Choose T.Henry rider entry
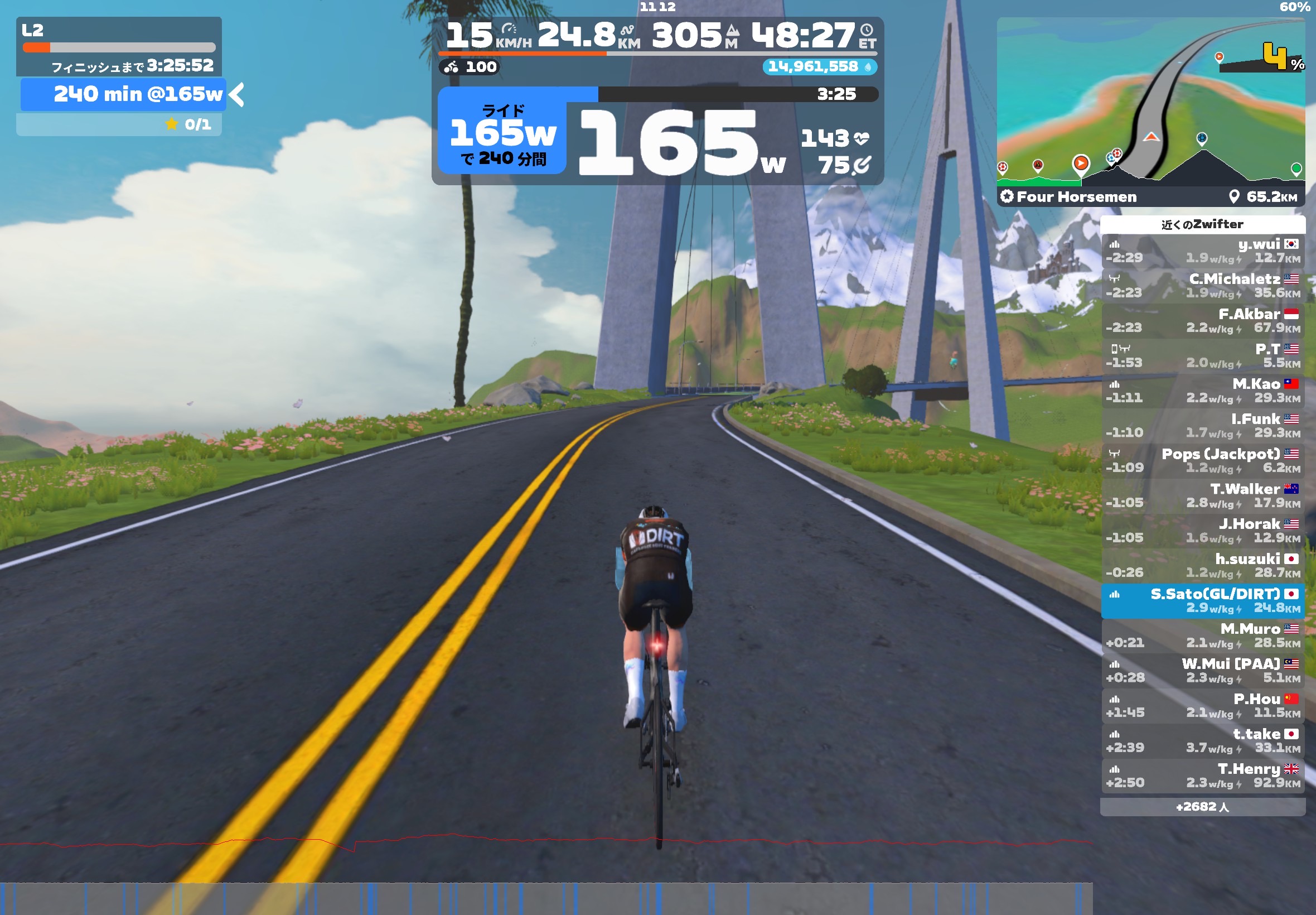Viewport: 1316px width, 915px height. pos(1202,775)
